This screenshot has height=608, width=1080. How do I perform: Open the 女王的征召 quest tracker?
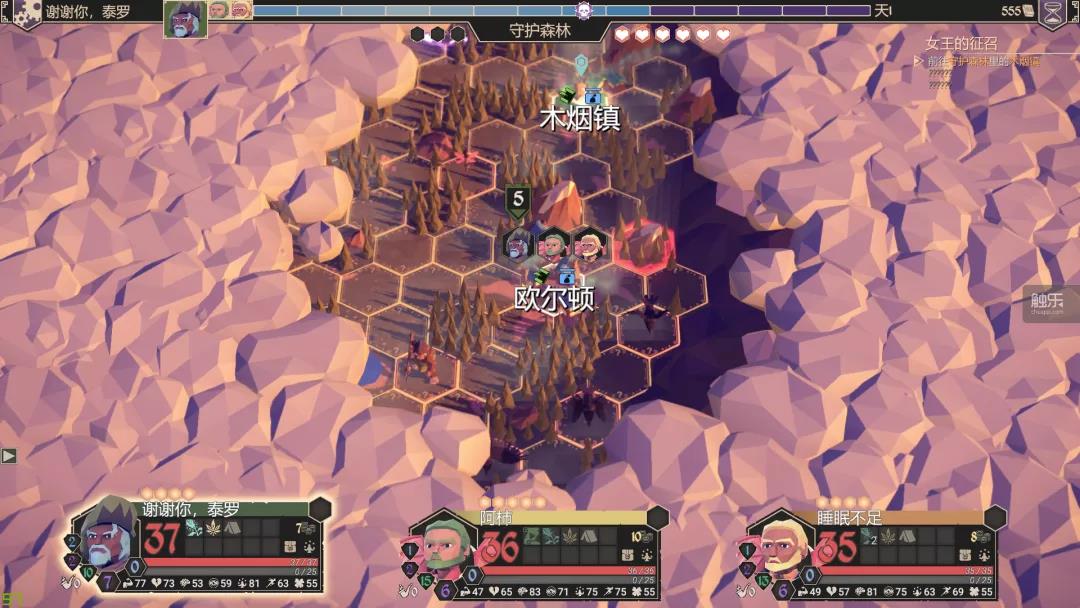pos(961,45)
